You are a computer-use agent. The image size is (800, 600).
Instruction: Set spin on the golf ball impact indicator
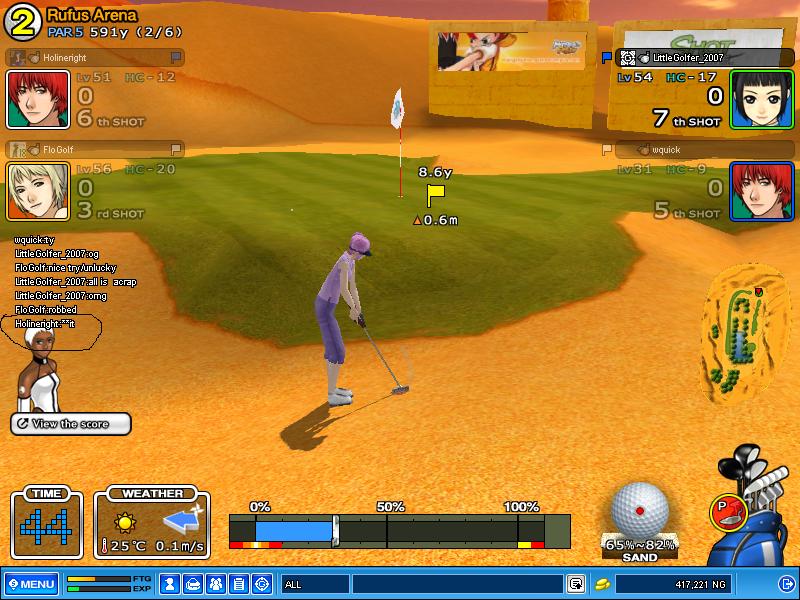[639, 511]
